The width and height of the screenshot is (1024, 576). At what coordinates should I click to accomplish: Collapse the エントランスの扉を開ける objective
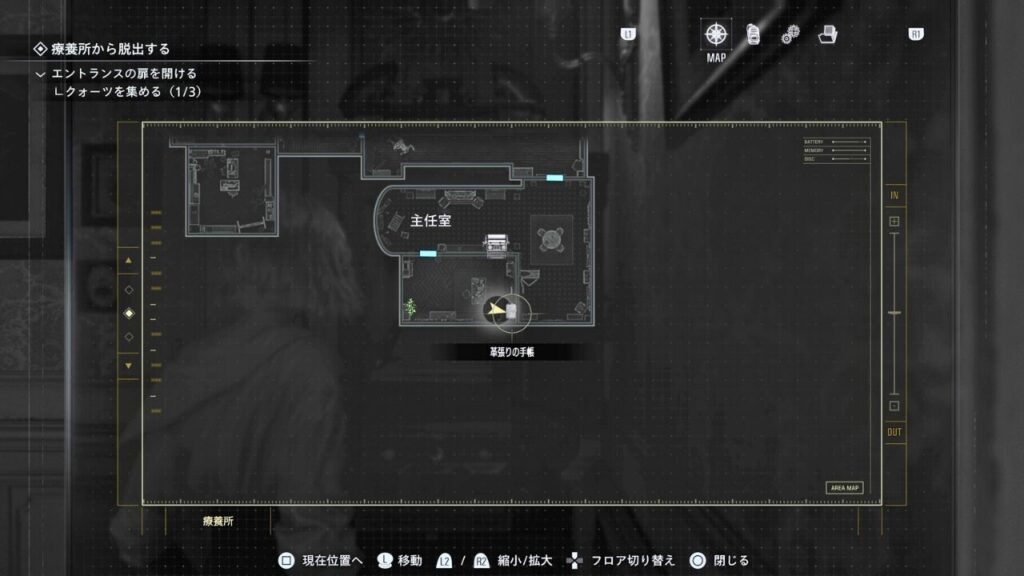pos(41,74)
